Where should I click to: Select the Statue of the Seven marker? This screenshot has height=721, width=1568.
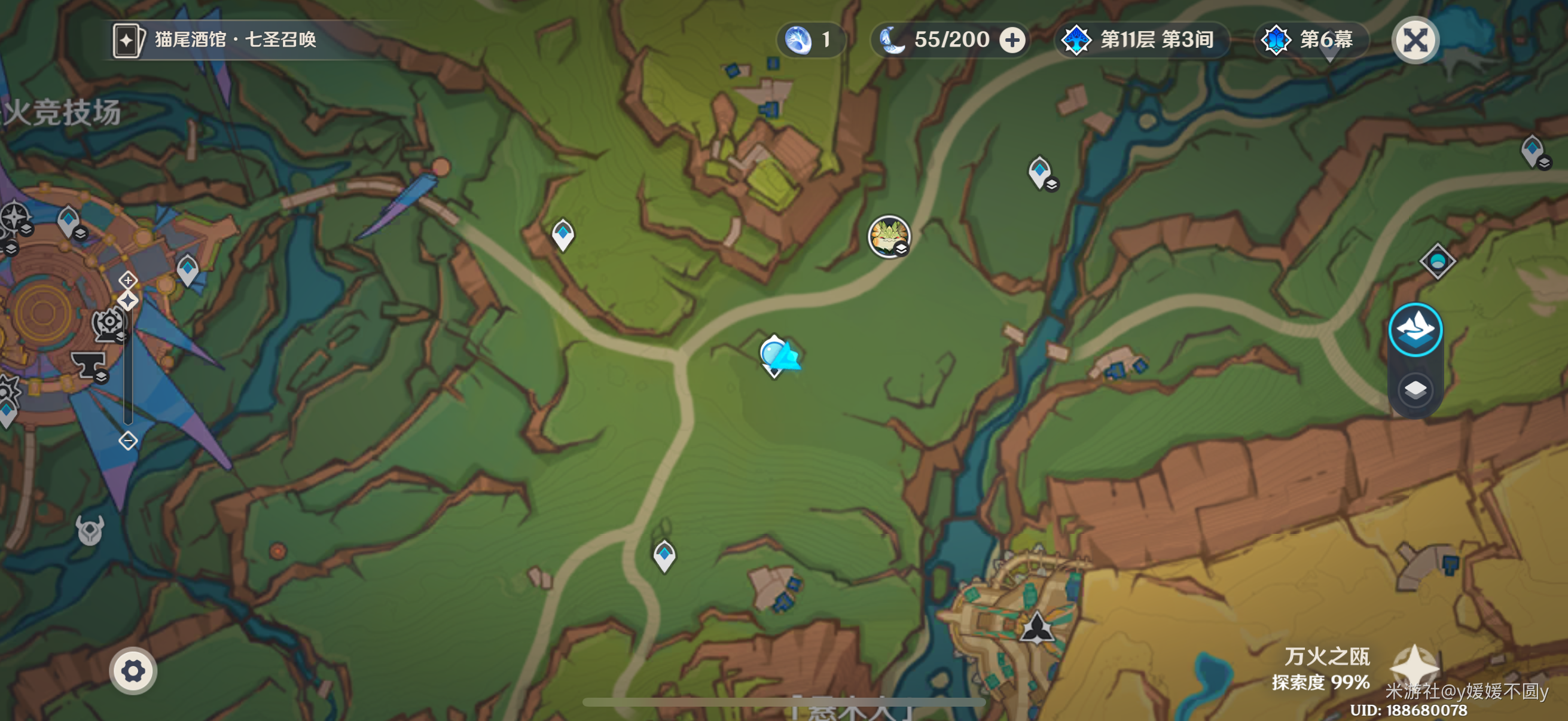tap(1036, 628)
